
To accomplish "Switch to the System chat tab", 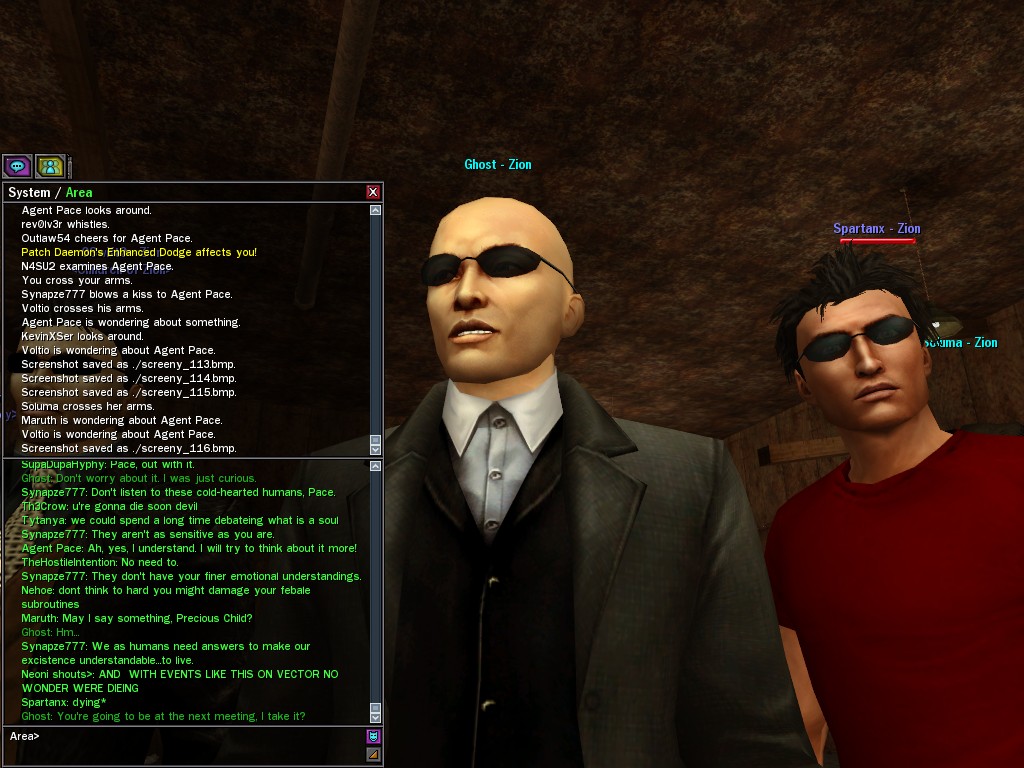I will (x=29, y=192).
